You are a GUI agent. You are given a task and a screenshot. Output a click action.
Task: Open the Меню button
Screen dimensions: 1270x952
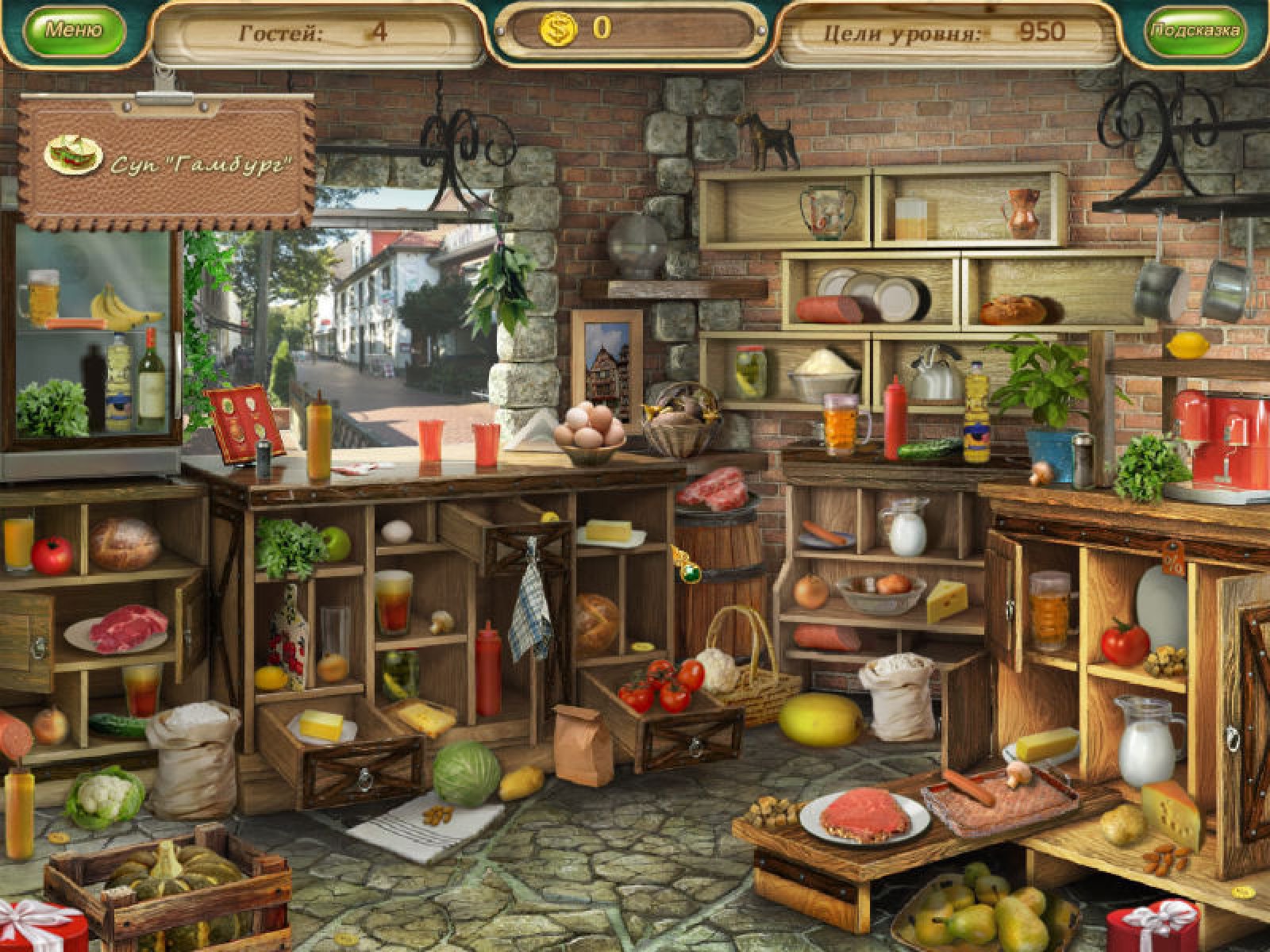[74, 31]
